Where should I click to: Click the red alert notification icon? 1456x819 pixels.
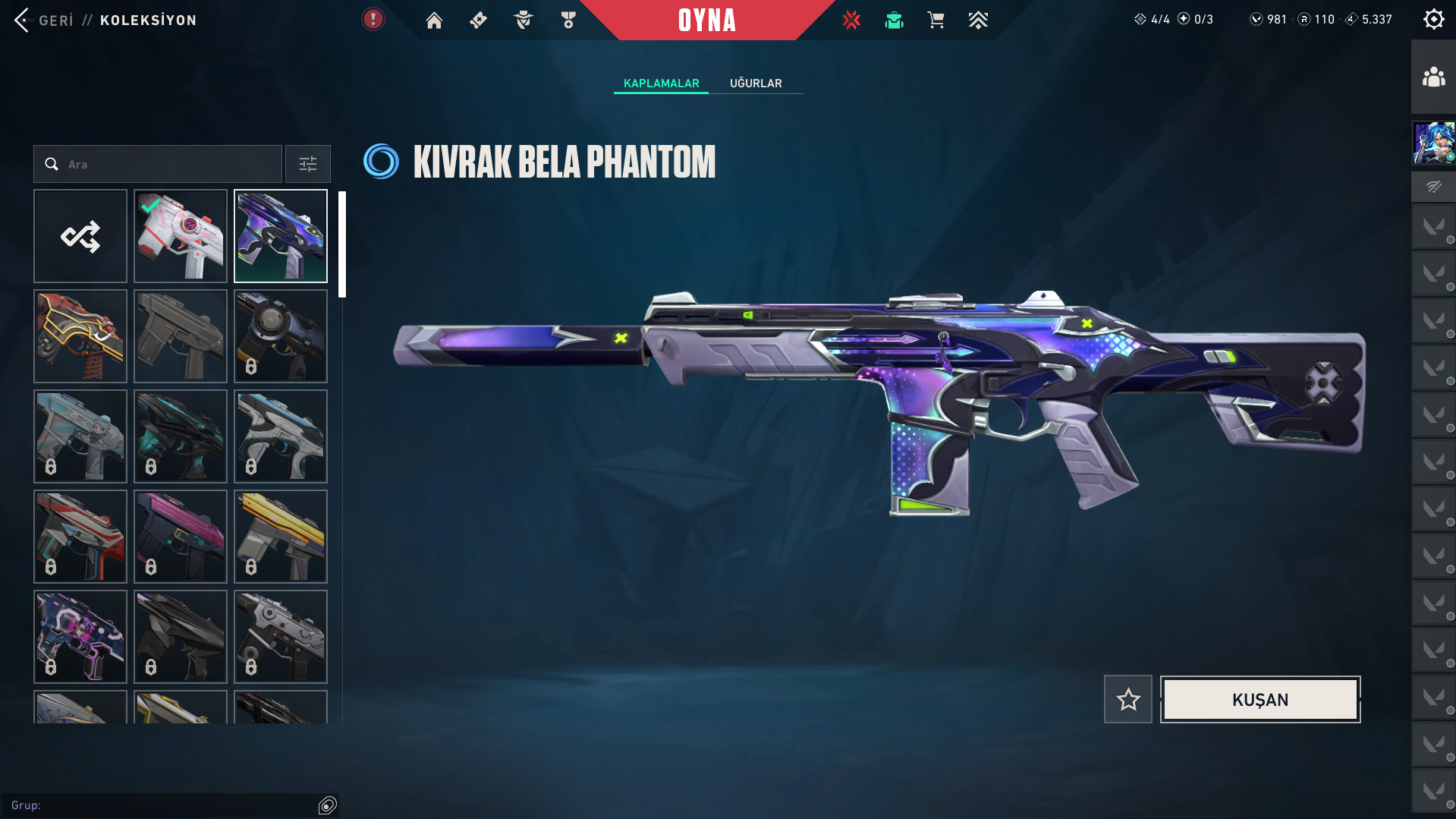(x=373, y=20)
